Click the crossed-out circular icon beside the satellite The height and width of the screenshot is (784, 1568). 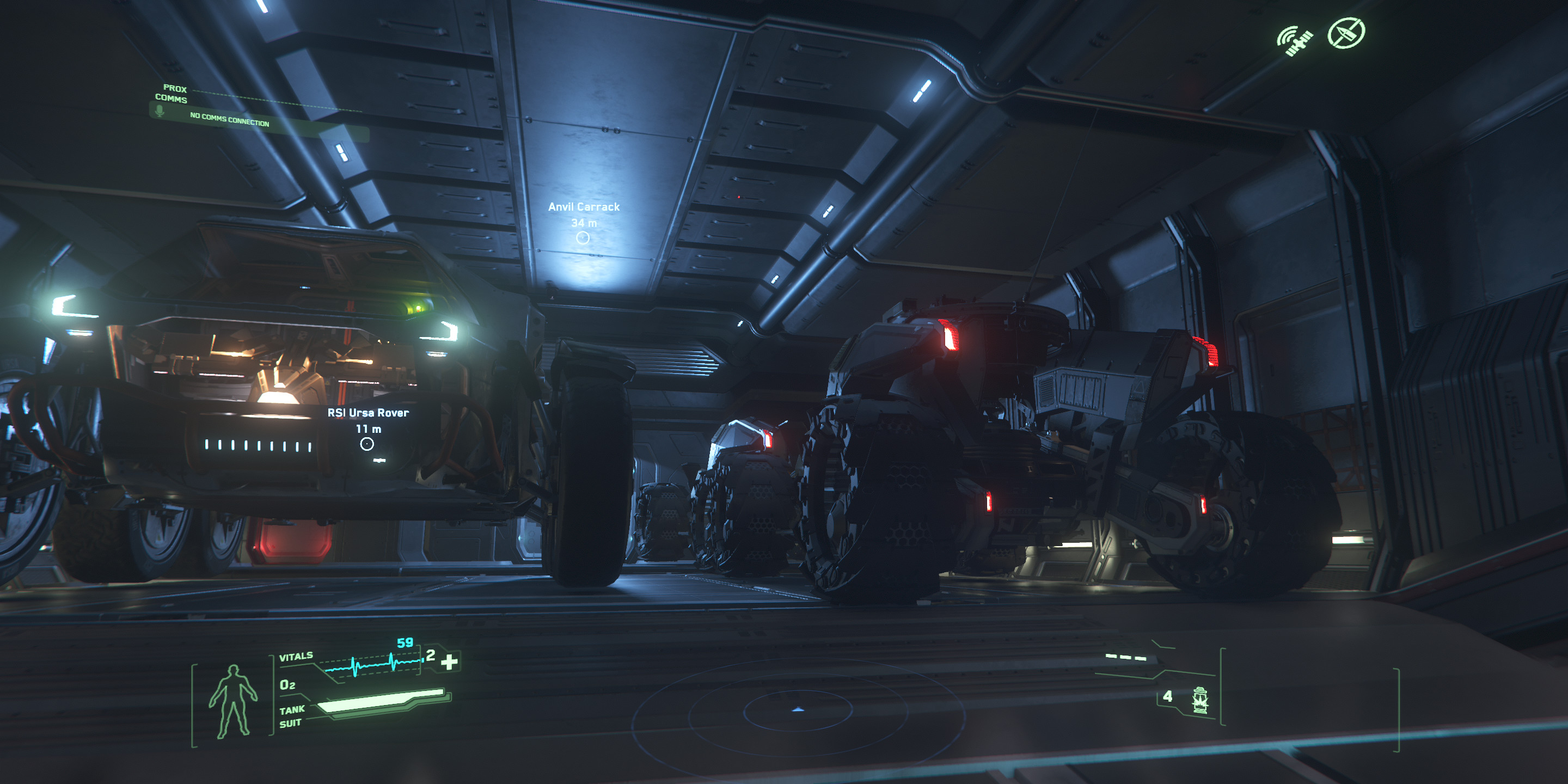1346,33
